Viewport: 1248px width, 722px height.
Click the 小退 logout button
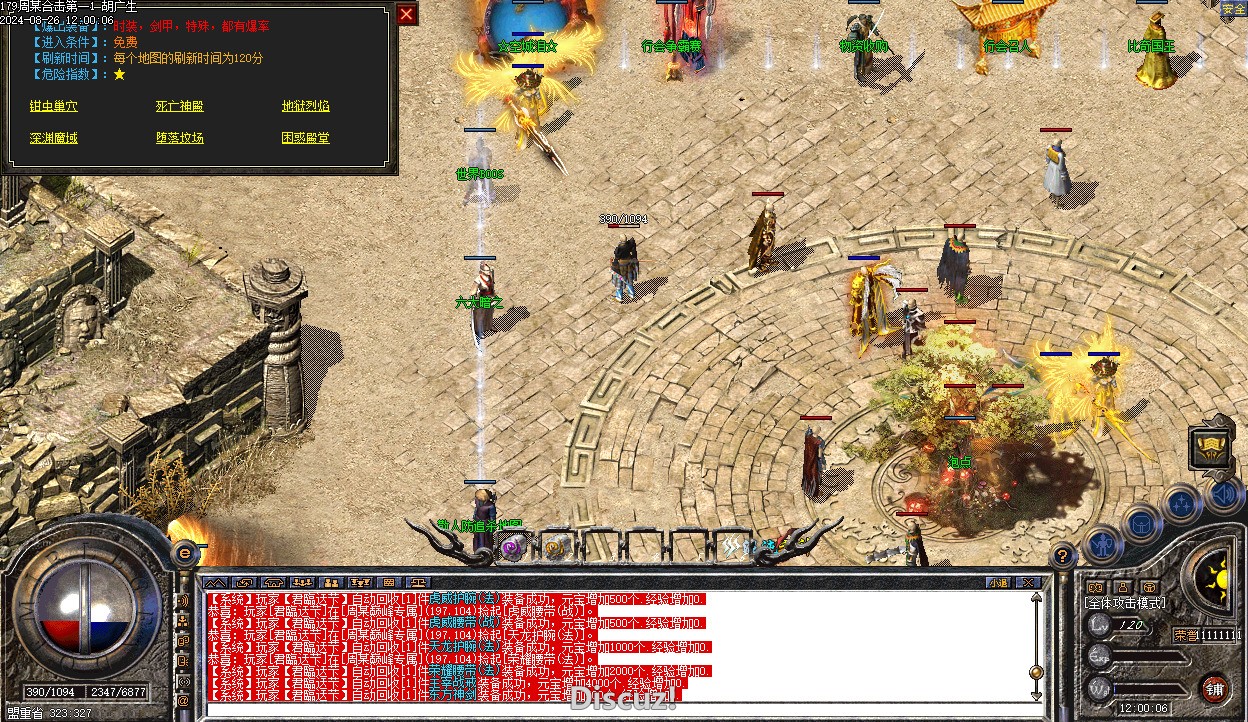coord(997,582)
